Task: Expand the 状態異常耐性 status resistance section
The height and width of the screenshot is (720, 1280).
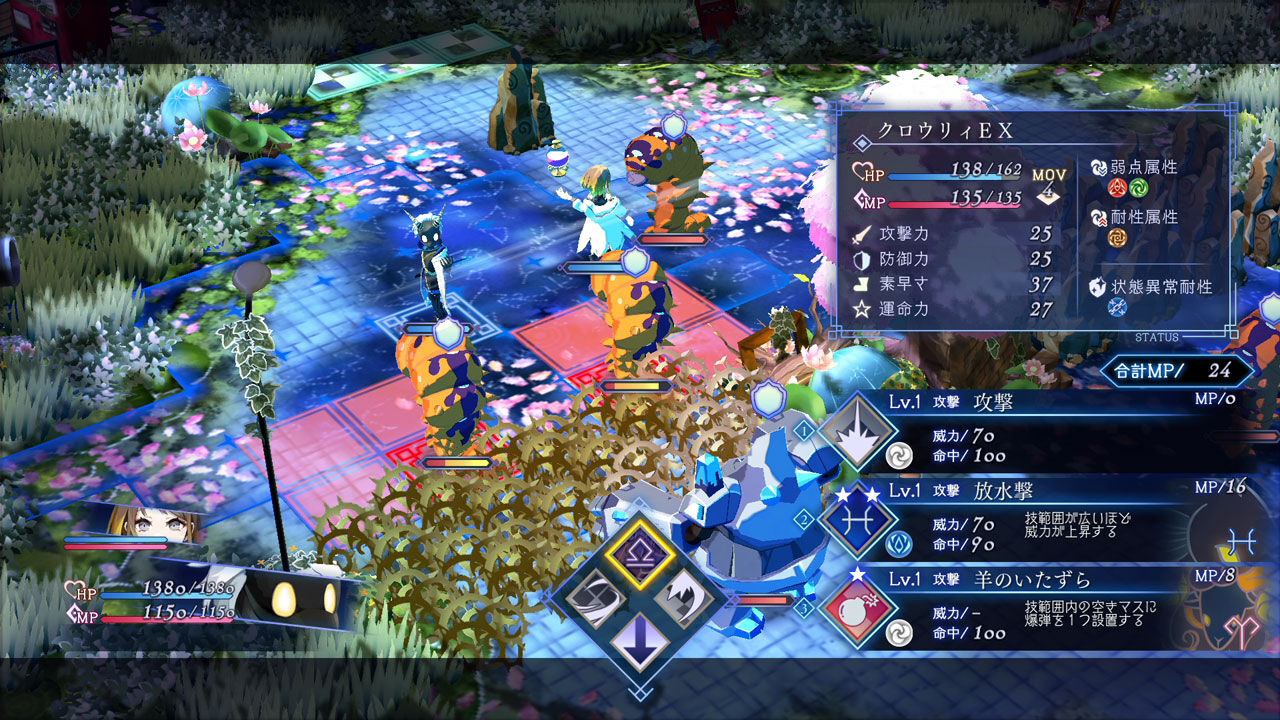Action: pos(1160,287)
